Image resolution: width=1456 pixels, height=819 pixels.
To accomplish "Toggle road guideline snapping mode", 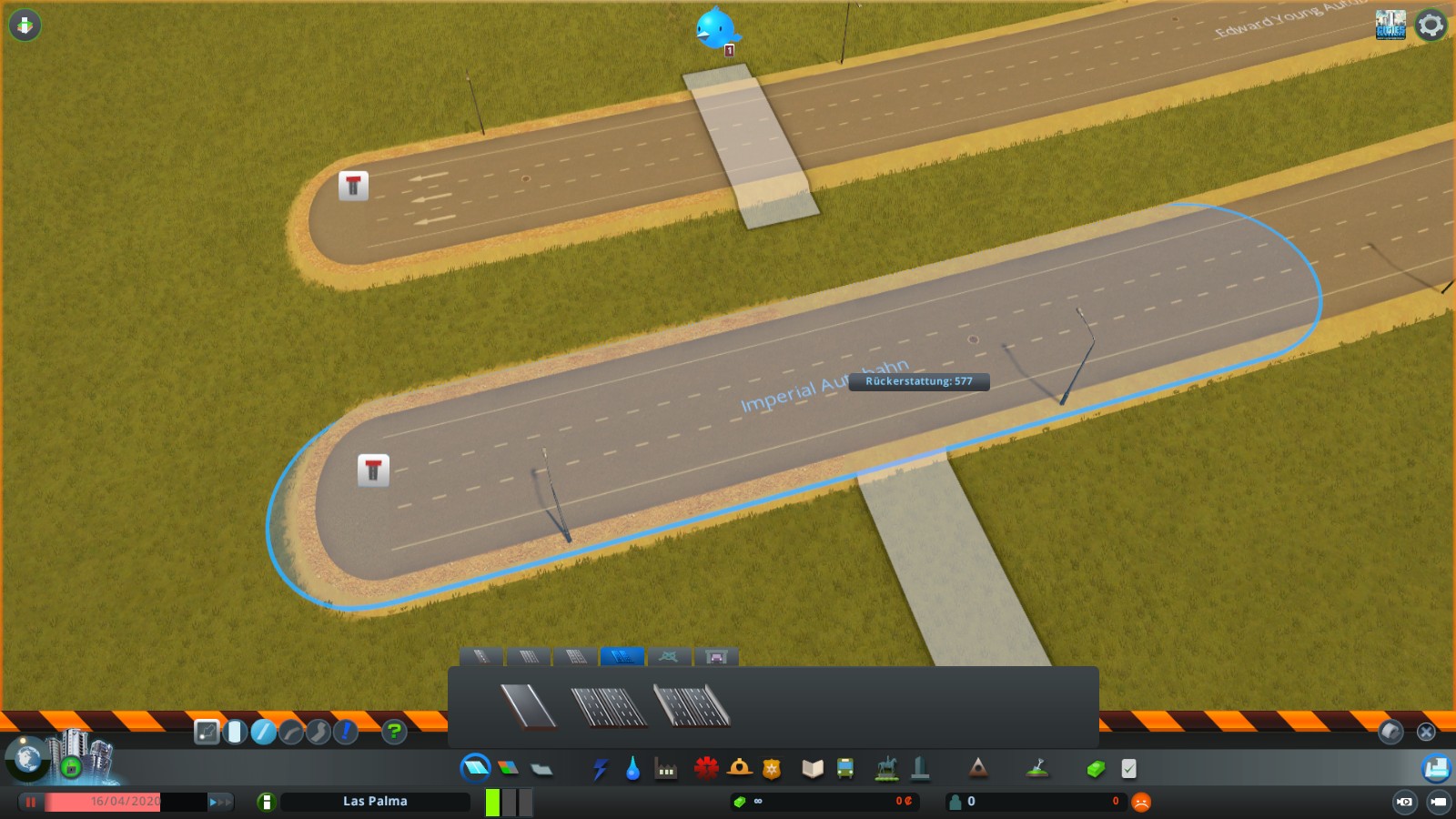I will point(207,731).
